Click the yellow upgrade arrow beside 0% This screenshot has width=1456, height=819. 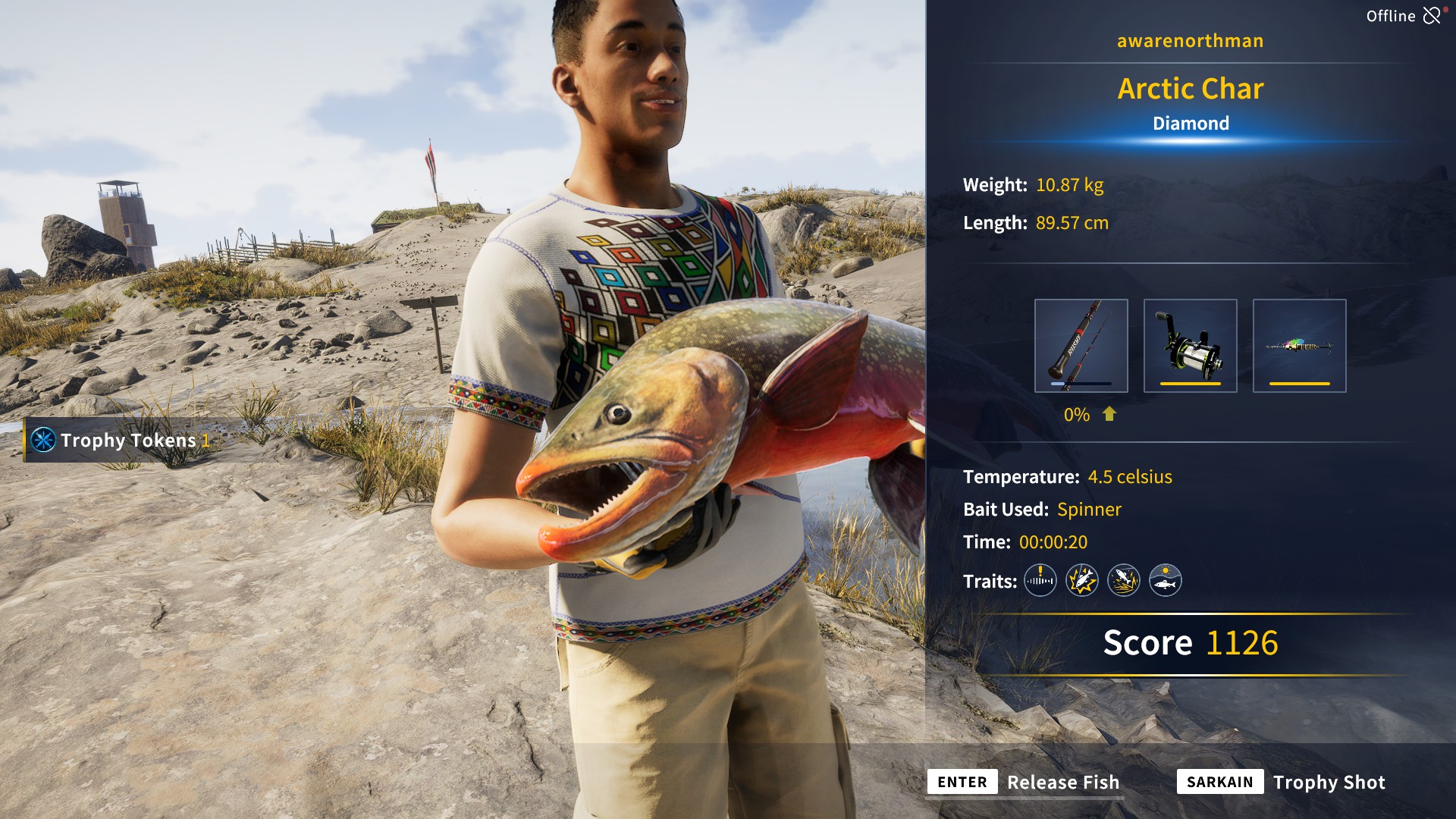click(x=1109, y=415)
